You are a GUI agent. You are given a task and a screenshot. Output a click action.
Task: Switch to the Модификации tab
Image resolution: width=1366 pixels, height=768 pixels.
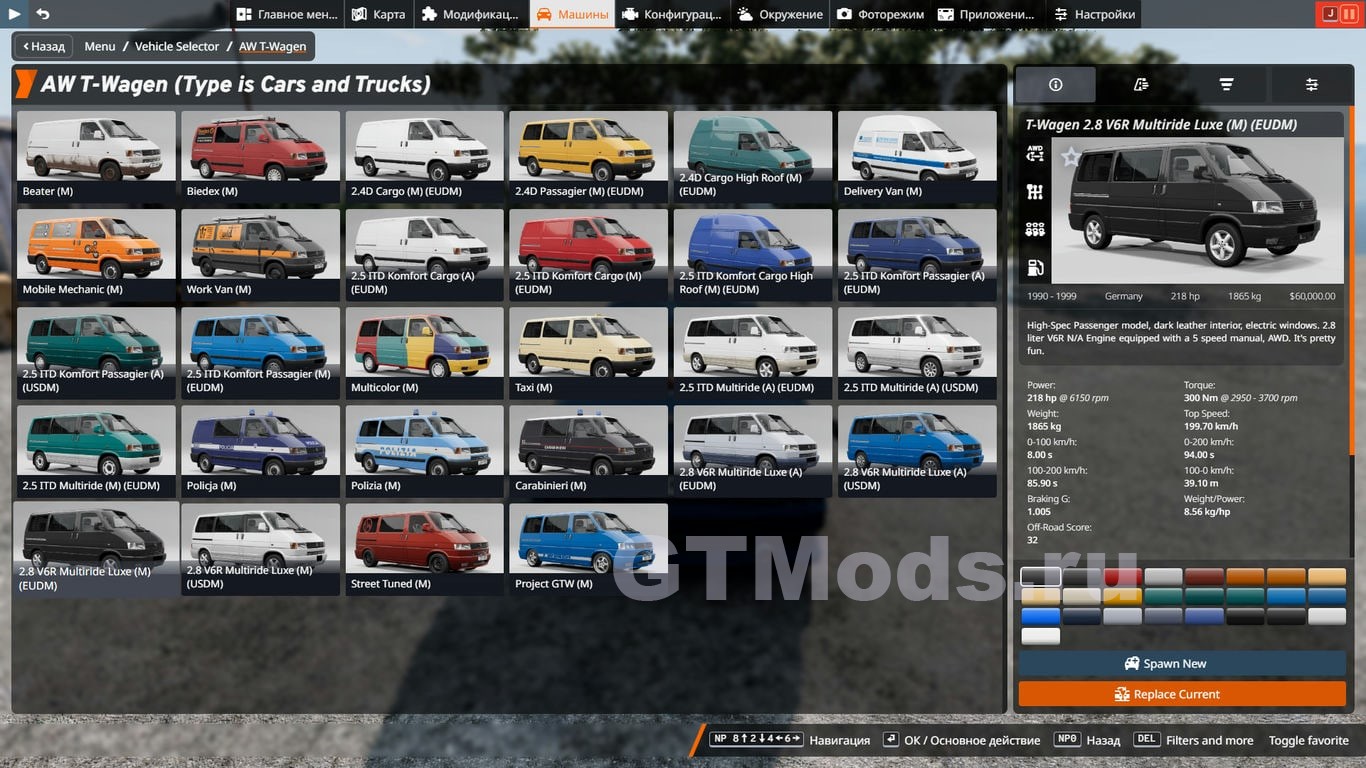(471, 14)
